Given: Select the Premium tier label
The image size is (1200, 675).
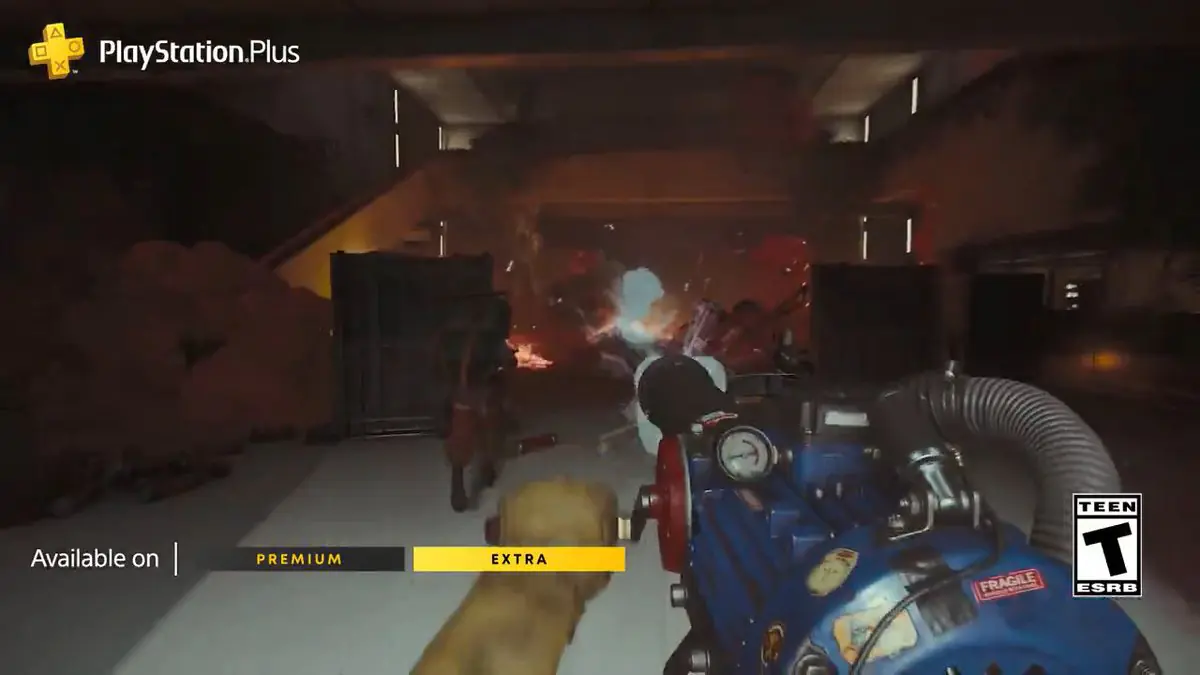Looking at the screenshot, I should pyautogui.click(x=299, y=559).
